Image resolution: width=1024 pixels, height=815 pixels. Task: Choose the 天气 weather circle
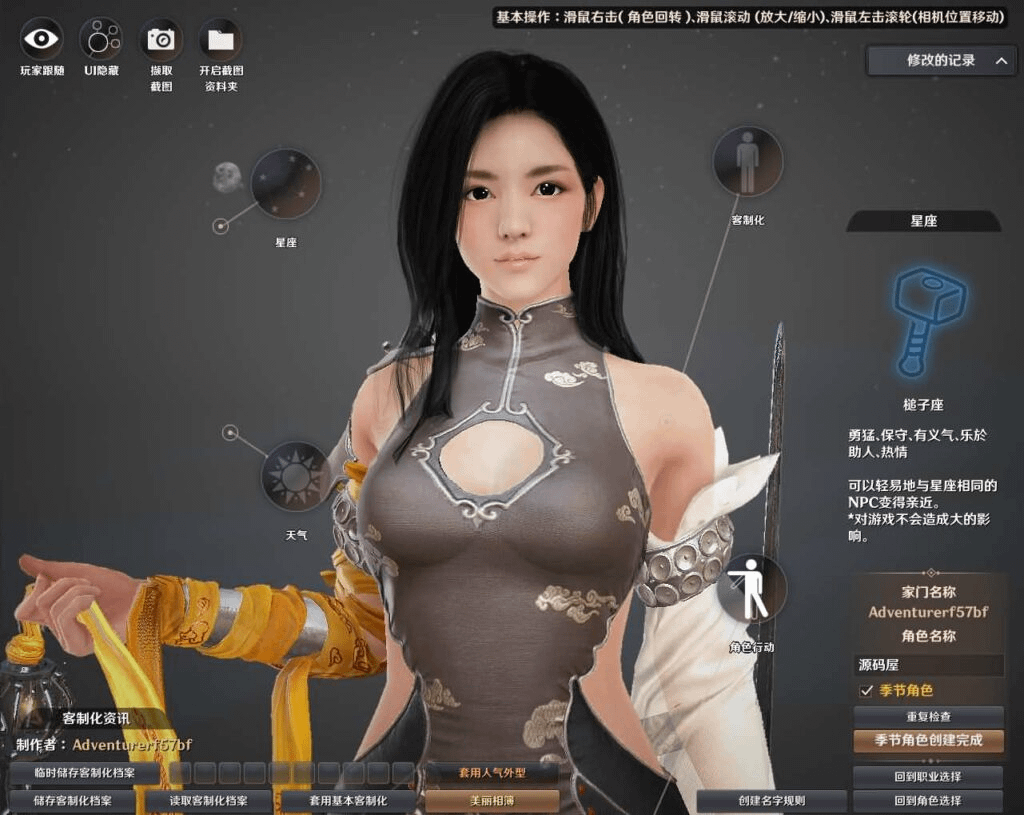(296, 477)
